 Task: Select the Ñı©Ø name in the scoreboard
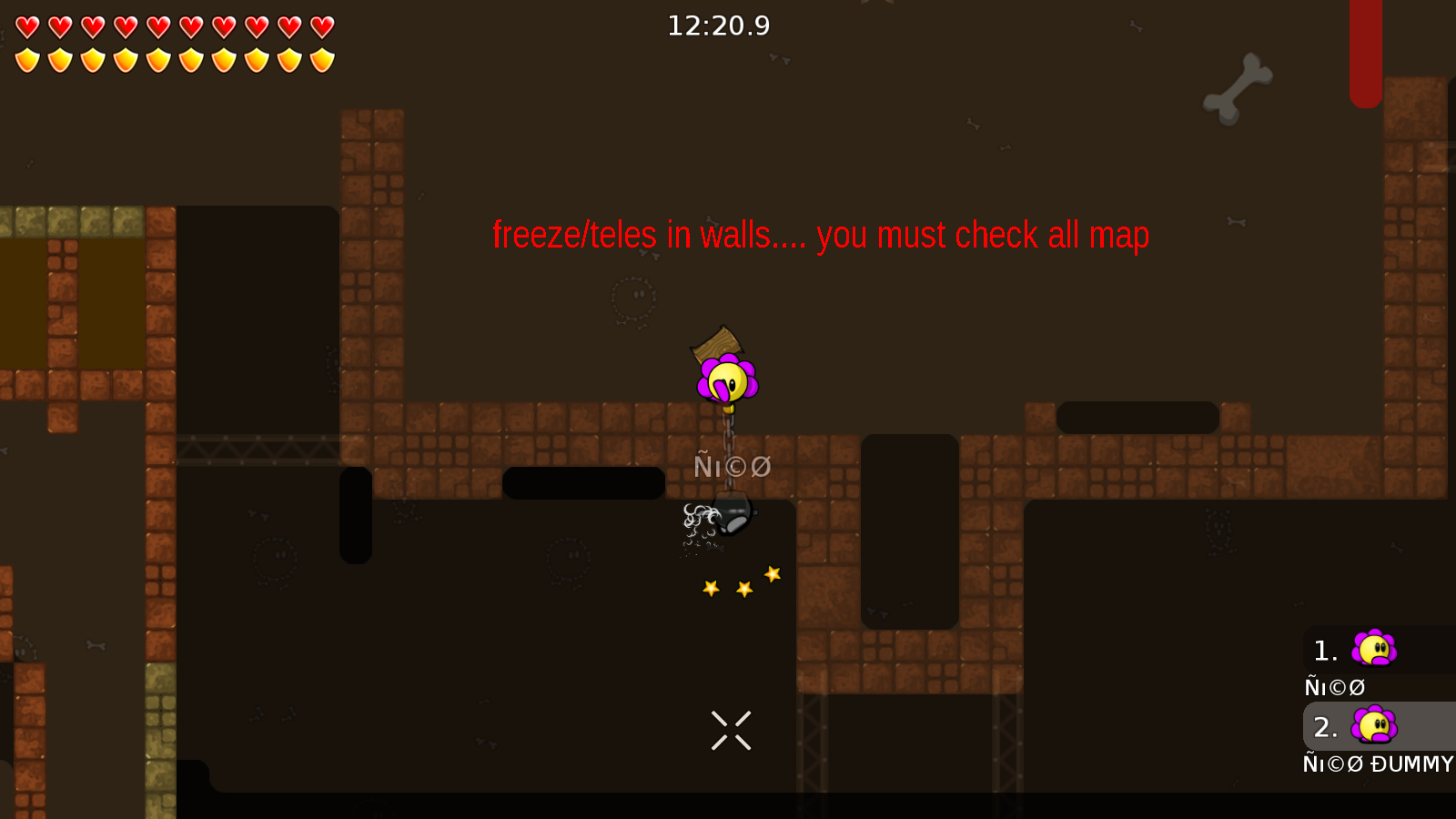point(1334,686)
